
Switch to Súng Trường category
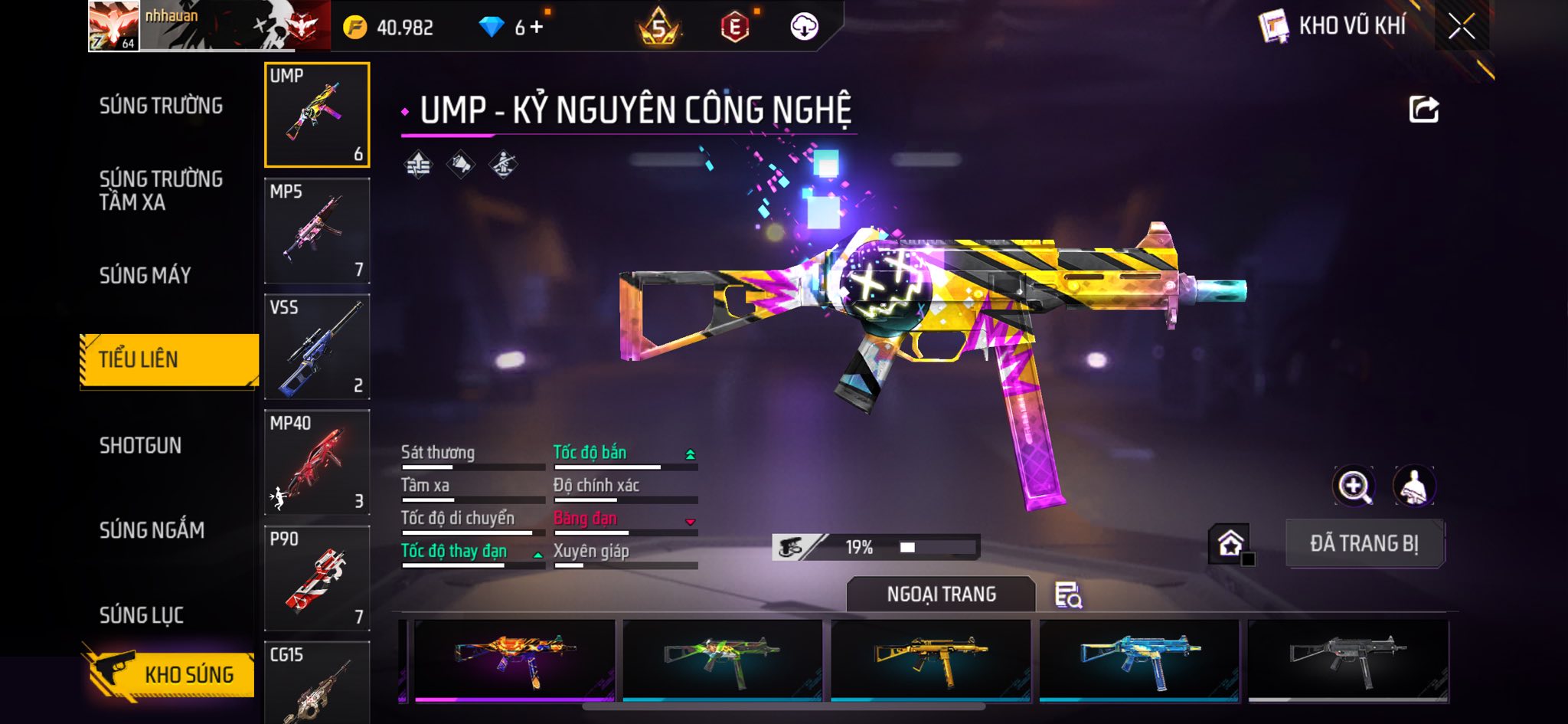161,106
